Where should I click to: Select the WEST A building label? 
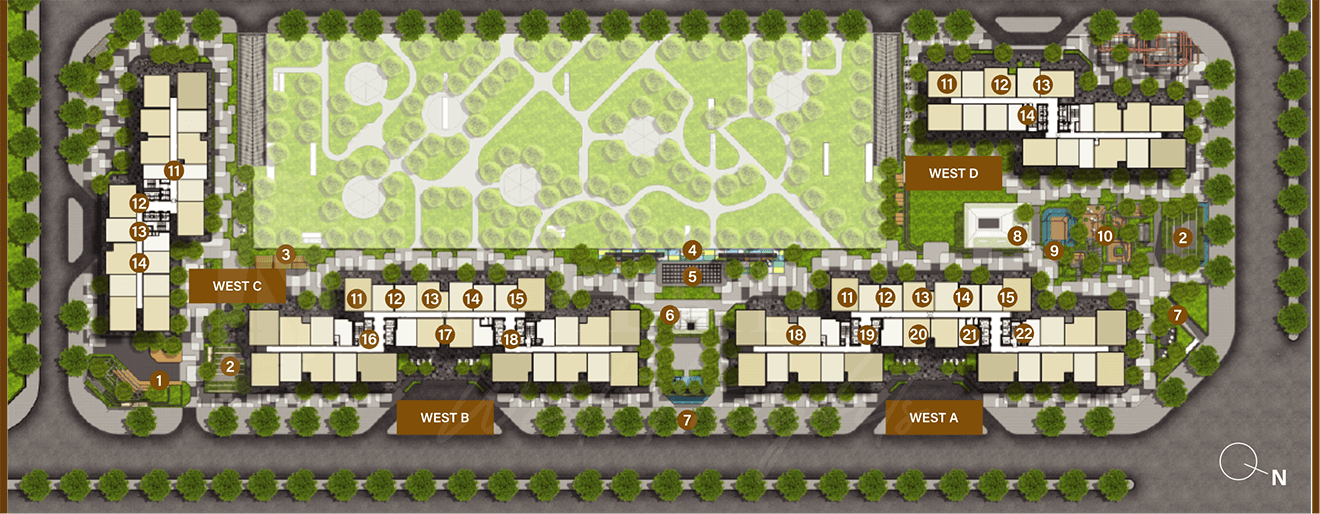[x=933, y=418]
